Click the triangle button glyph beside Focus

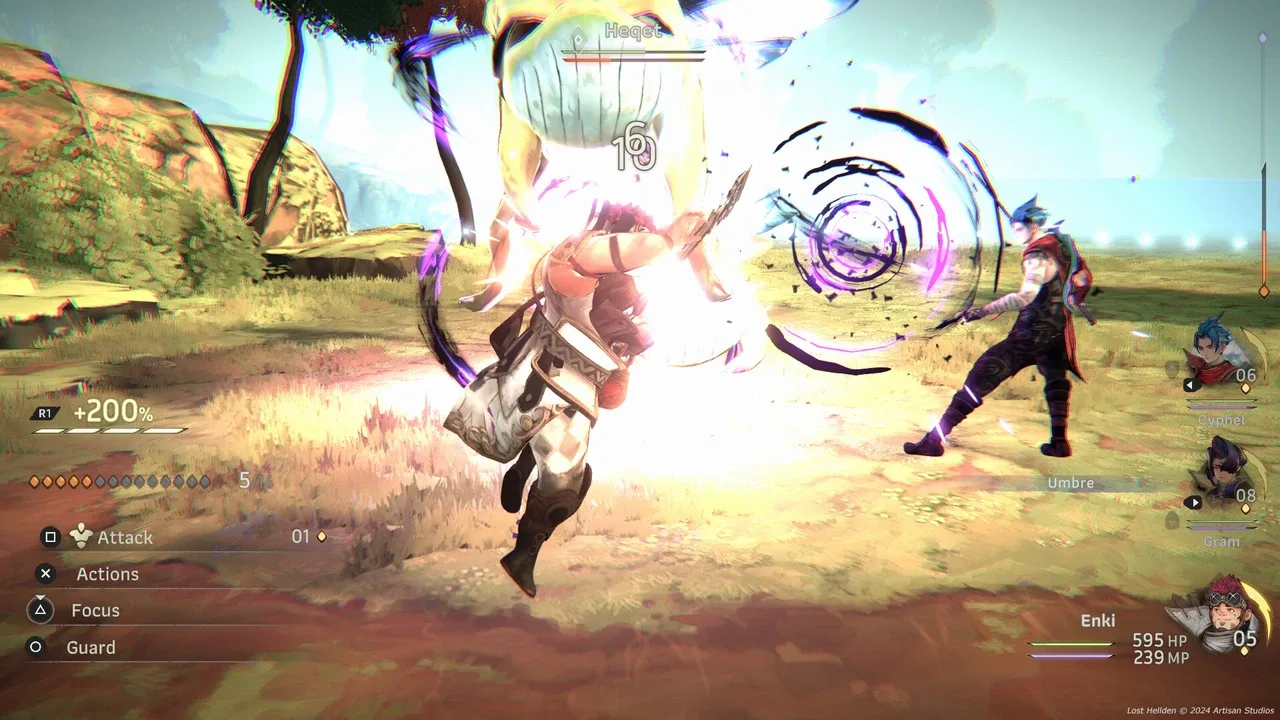pos(41,610)
